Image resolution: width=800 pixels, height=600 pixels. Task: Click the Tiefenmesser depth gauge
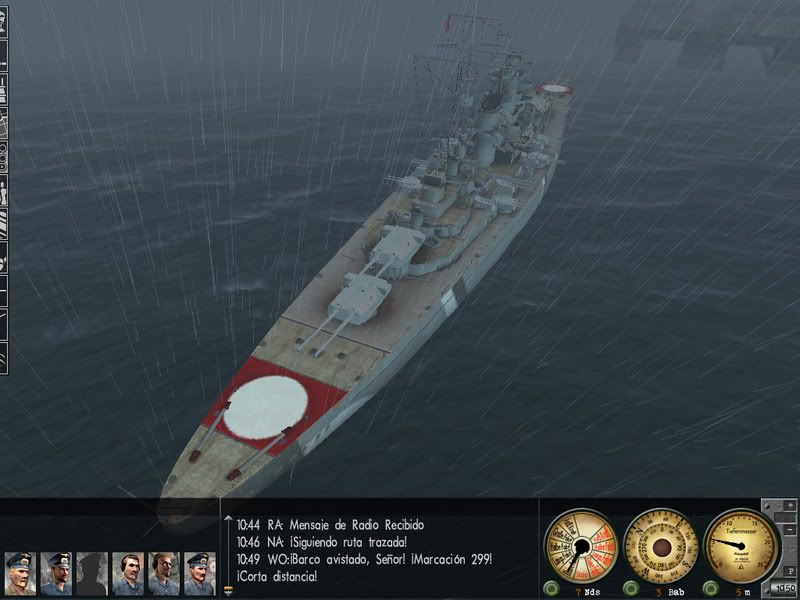click(x=740, y=546)
